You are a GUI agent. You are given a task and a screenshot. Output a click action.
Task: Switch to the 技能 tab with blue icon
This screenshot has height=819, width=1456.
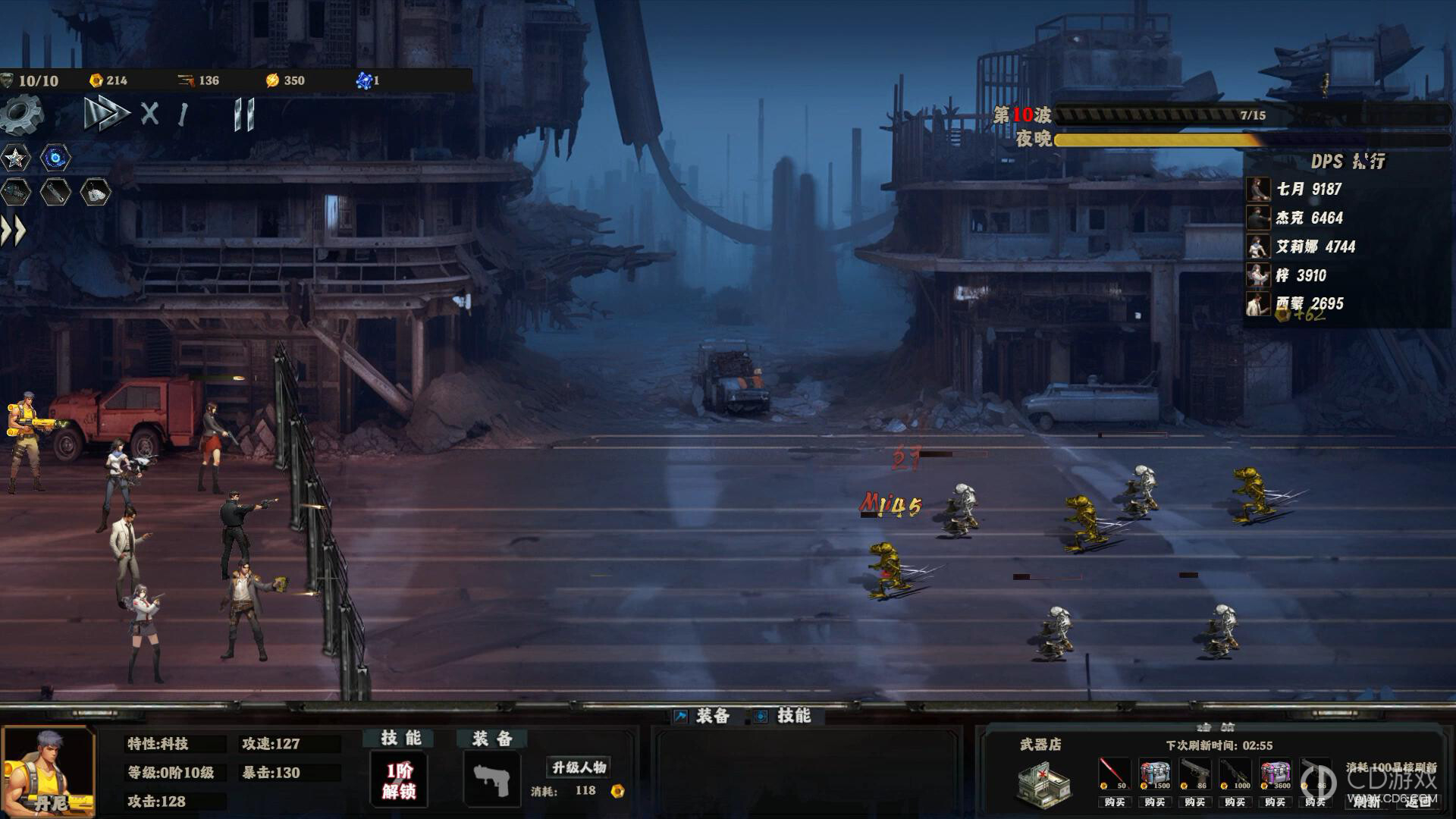[783, 716]
